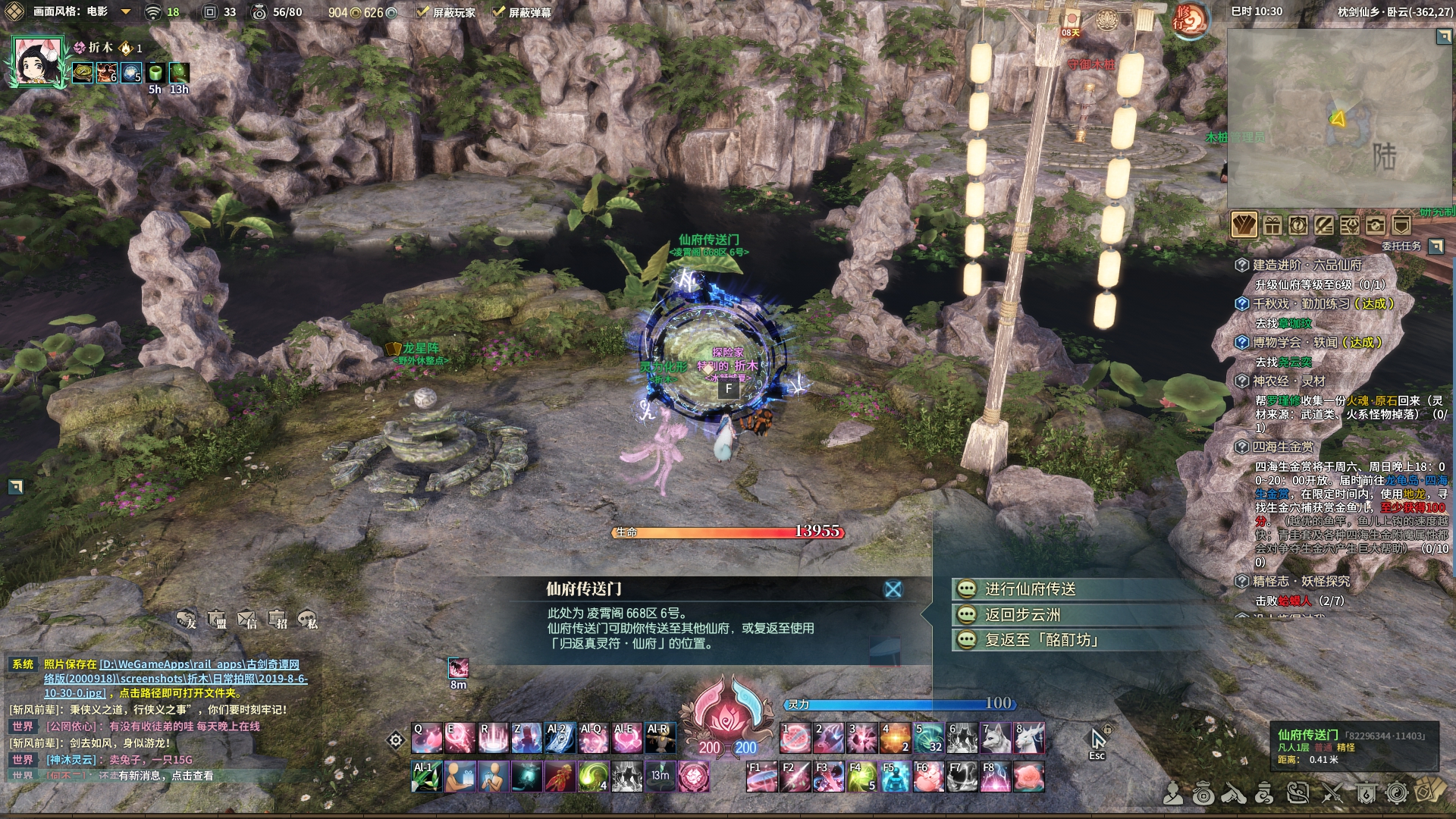Open the money bag inventory icon
1456x819 pixels.
(x=1203, y=793)
